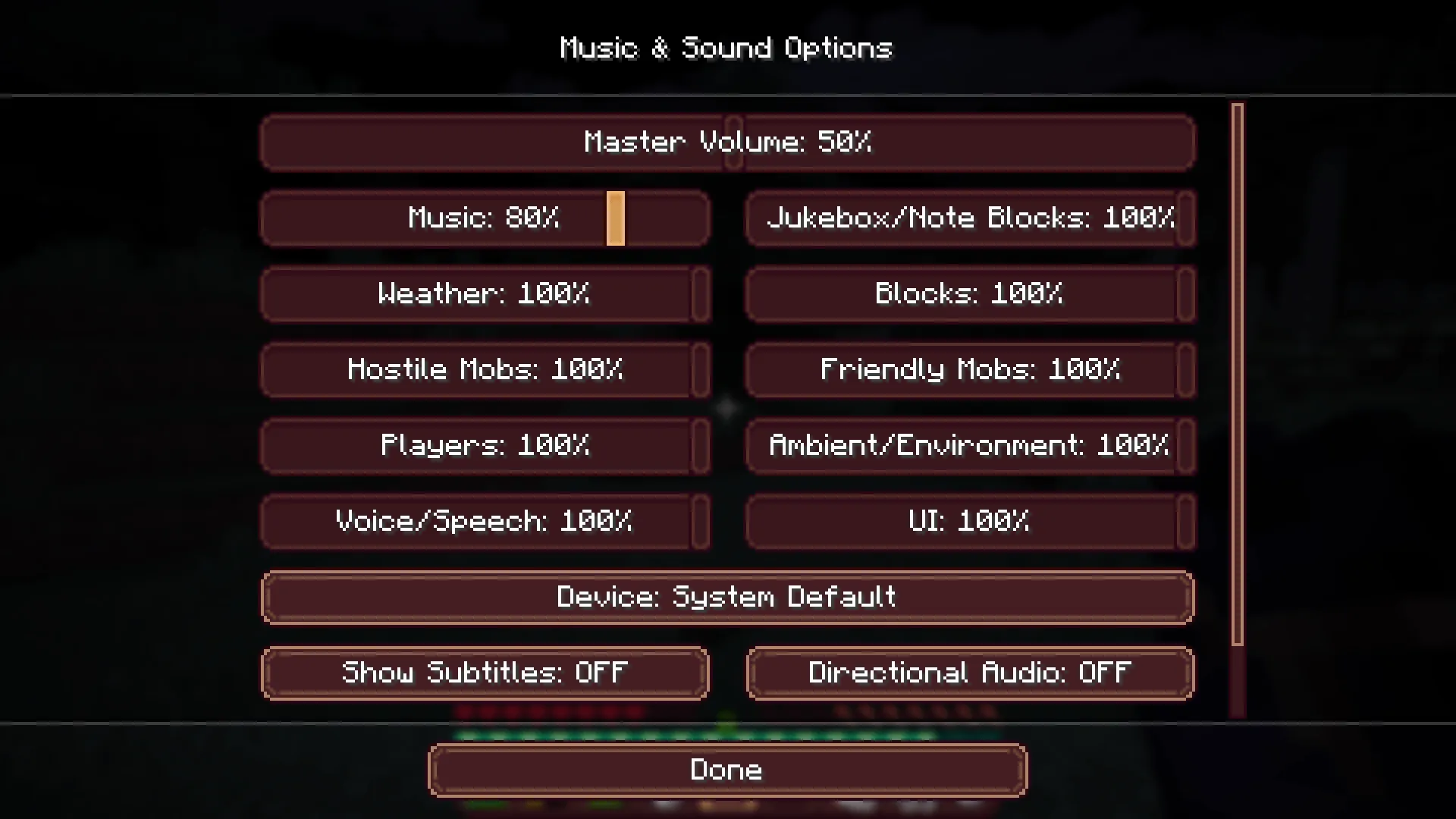Click the Hostile Mobs slider handle
The width and height of the screenshot is (1456, 819).
[699, 370]
